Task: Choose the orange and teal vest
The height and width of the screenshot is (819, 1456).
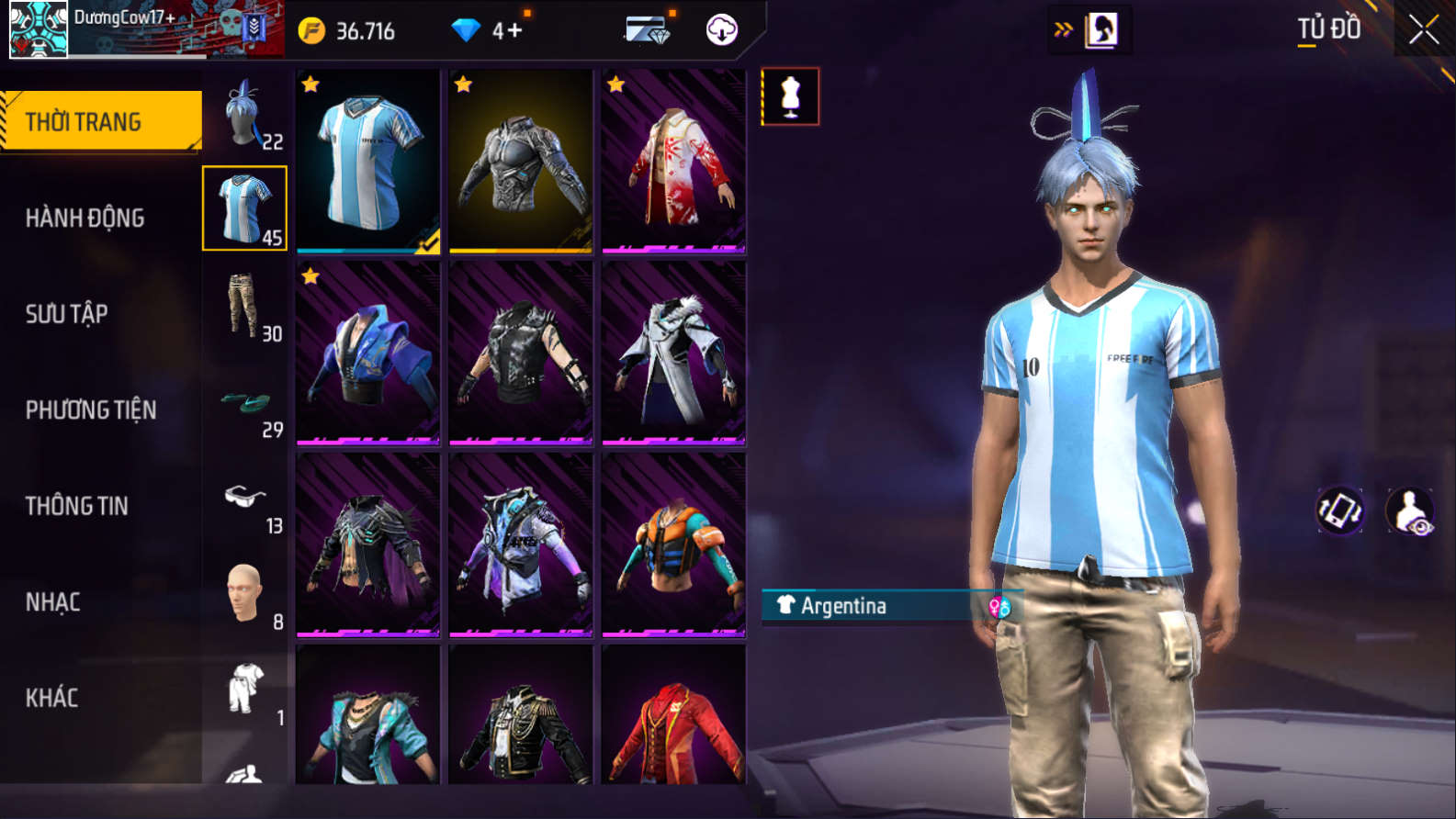Action: click(x=673, y=545)
